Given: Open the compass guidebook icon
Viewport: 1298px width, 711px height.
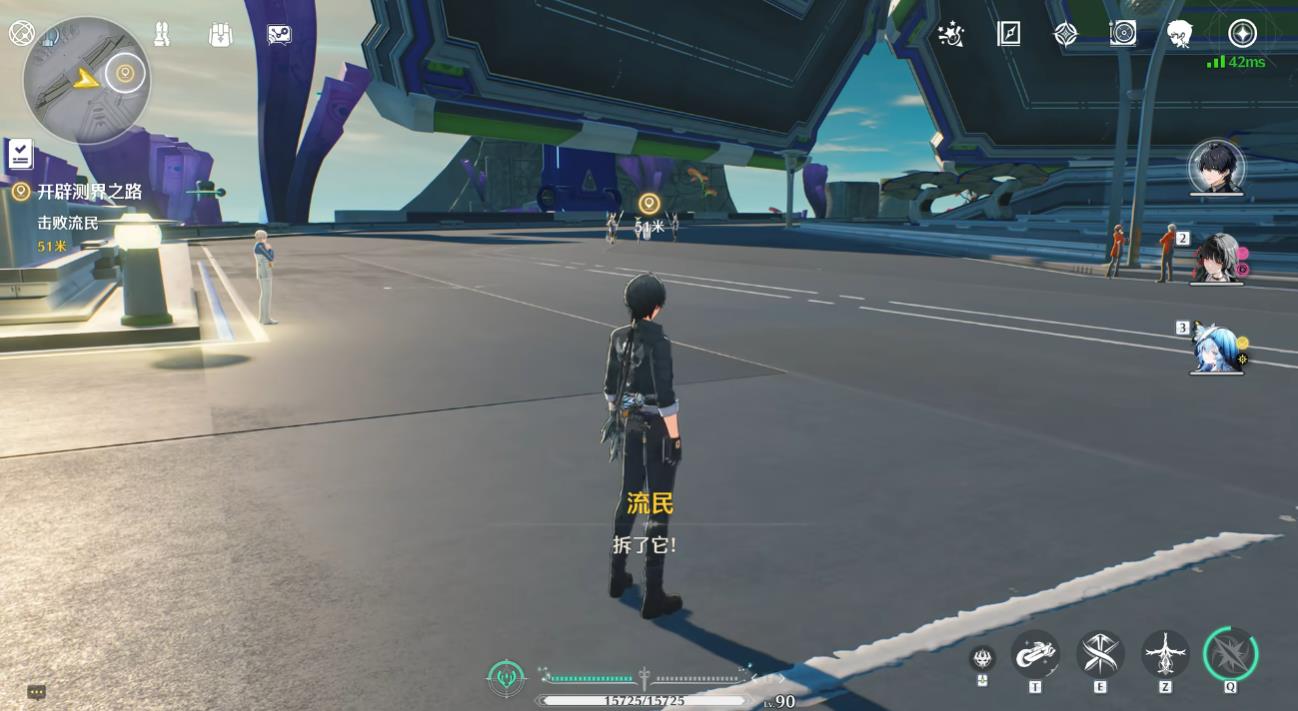Looking at the screenshot, I should (x=1008, y=34).
